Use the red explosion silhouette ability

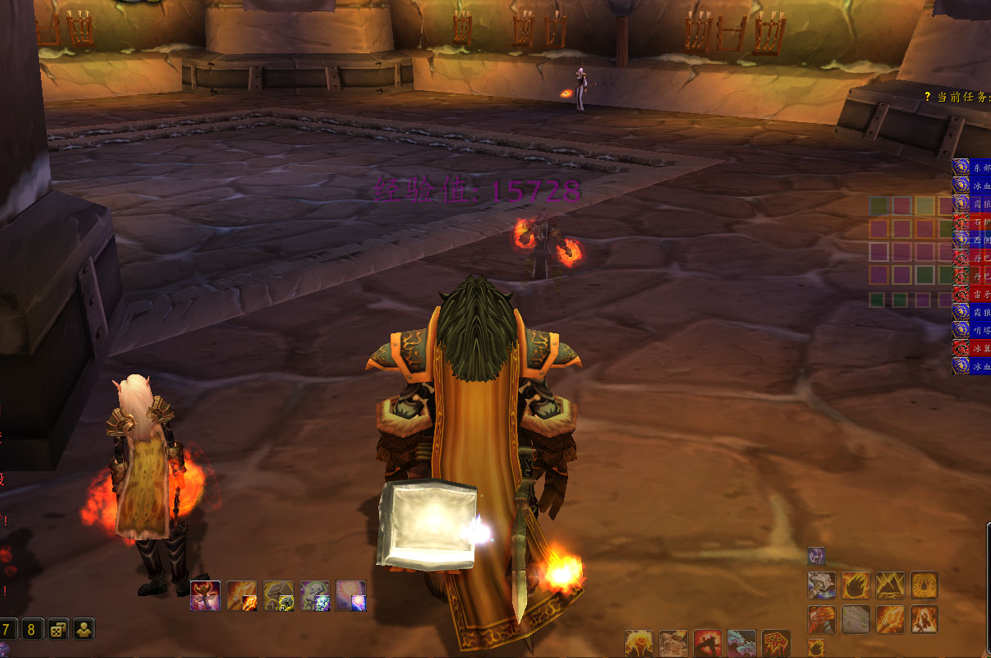click(x=707, y=643)
